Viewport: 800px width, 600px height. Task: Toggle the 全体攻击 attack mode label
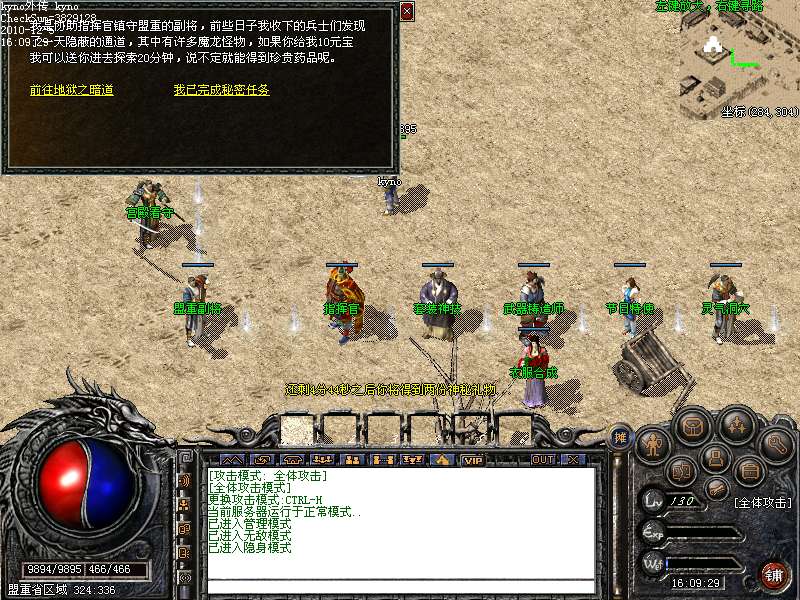762,502
